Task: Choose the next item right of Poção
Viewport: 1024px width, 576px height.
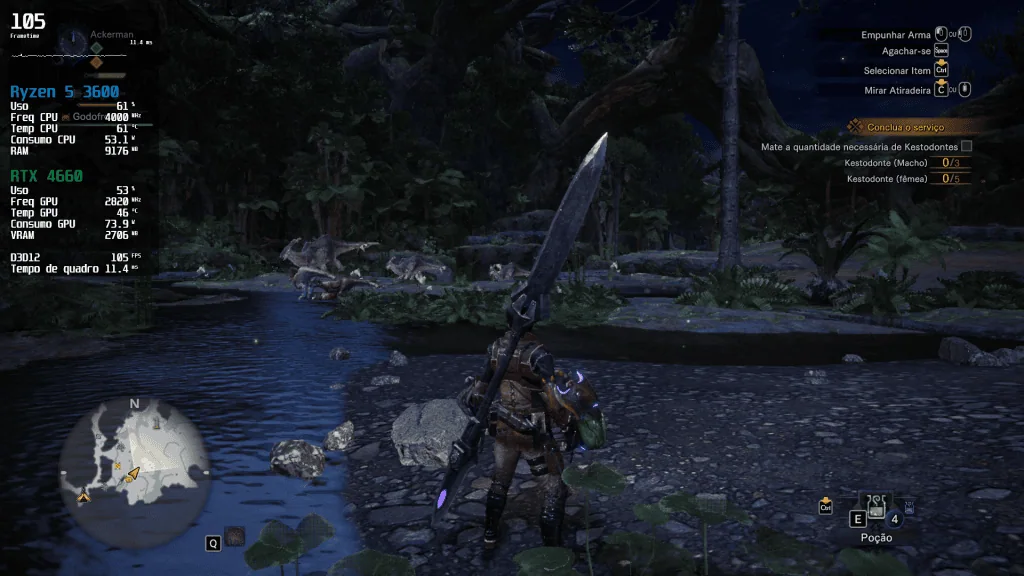Action: tap(909, 508)
